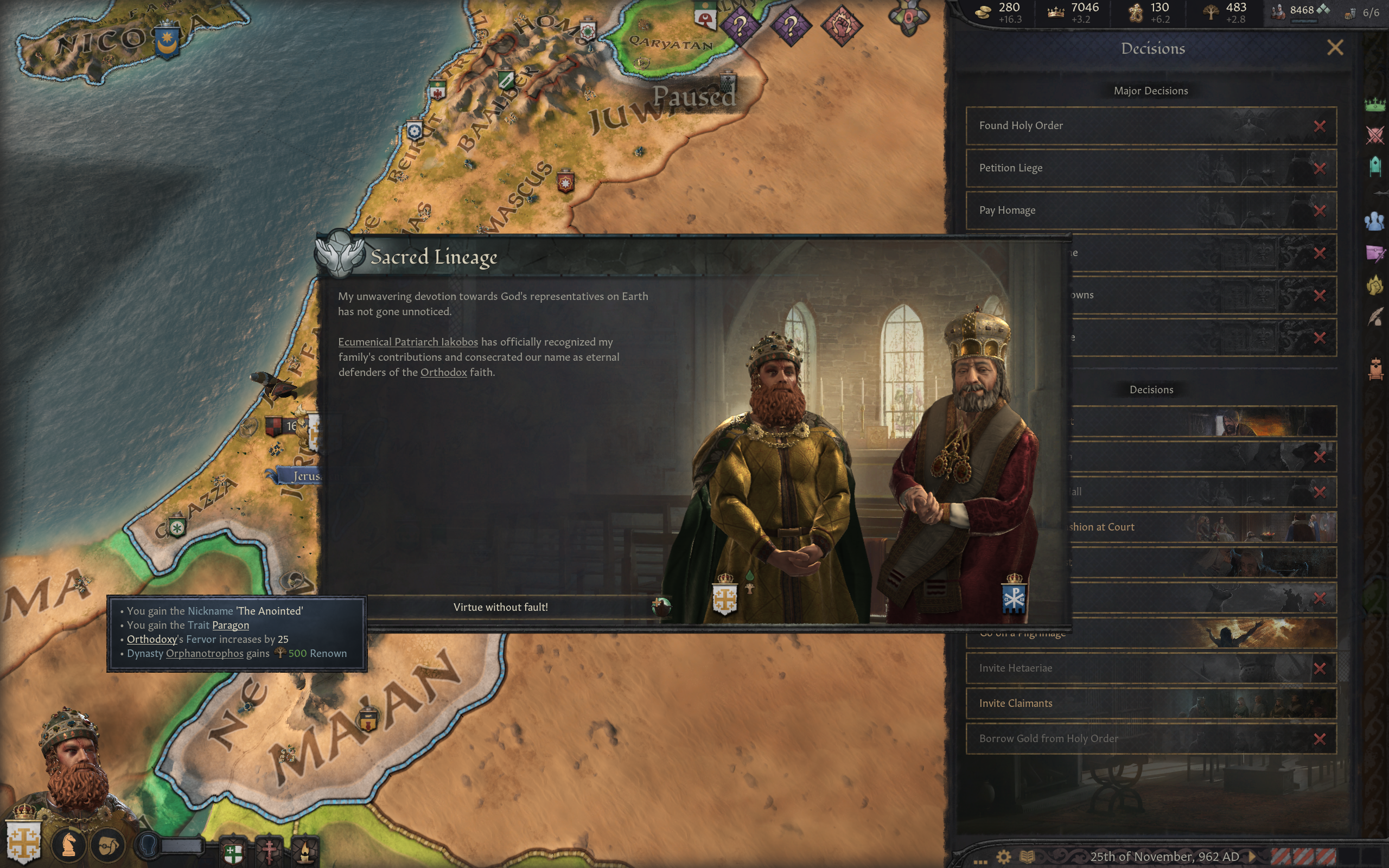The width and height of the screenshot is (1389, 868).
Task: Close the Decisions panel
Action: (1335, 48)
